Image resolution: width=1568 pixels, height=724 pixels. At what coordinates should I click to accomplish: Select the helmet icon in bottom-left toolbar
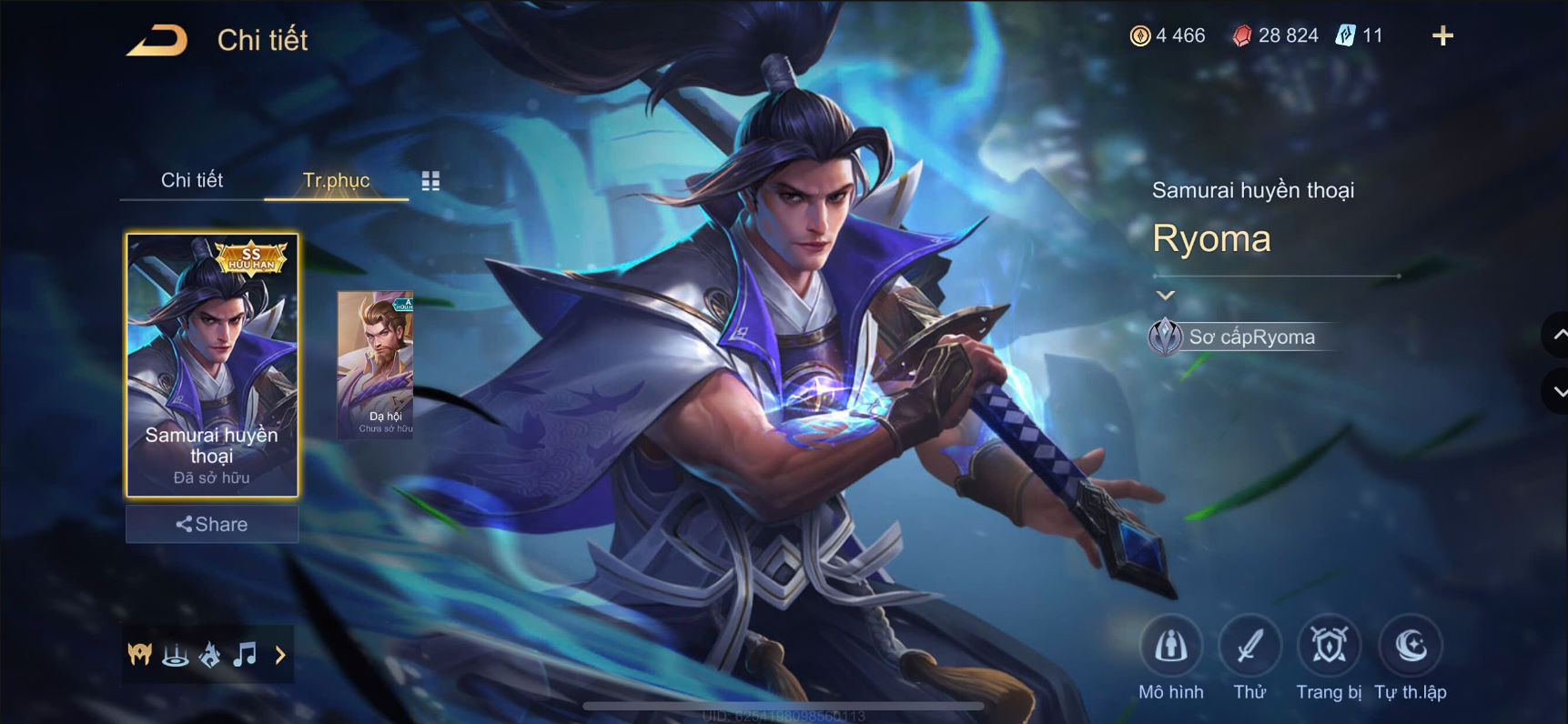[x=141, y=653]
